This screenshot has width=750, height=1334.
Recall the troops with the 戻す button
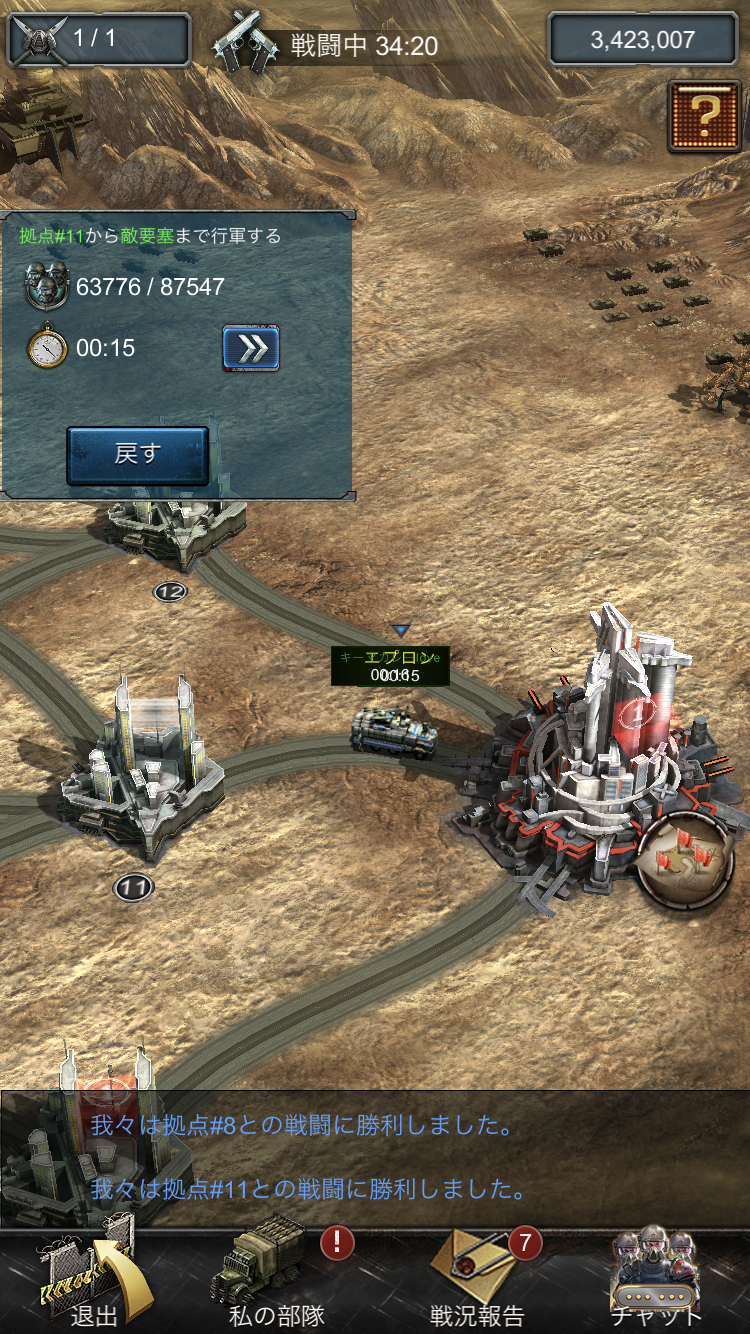[137, 455]
